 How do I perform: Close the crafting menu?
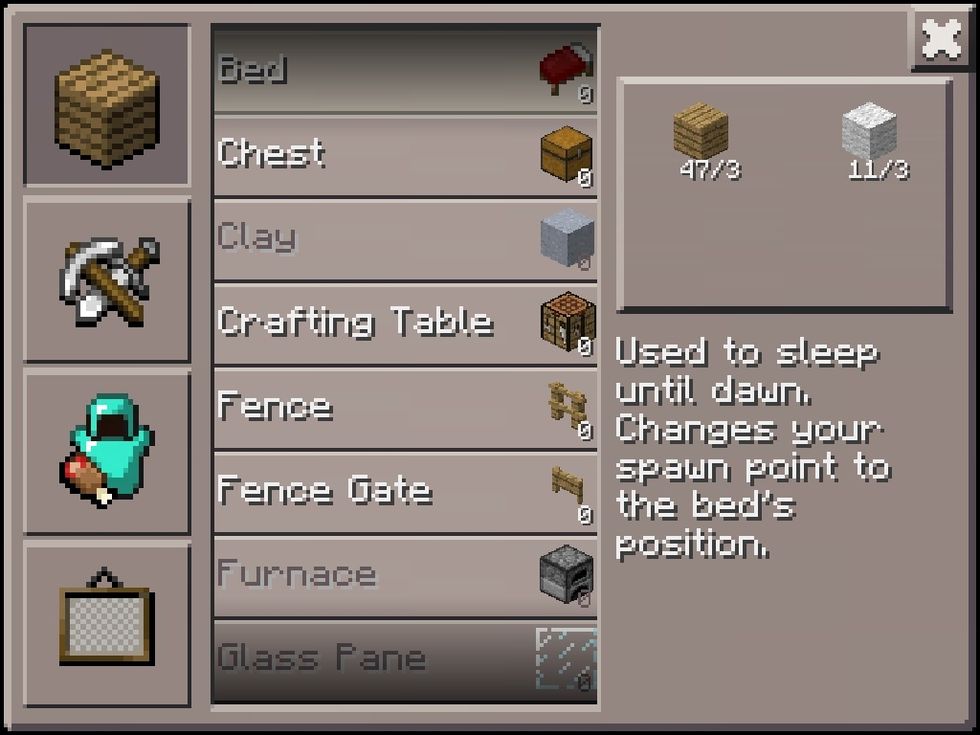[x=941, y=40]
